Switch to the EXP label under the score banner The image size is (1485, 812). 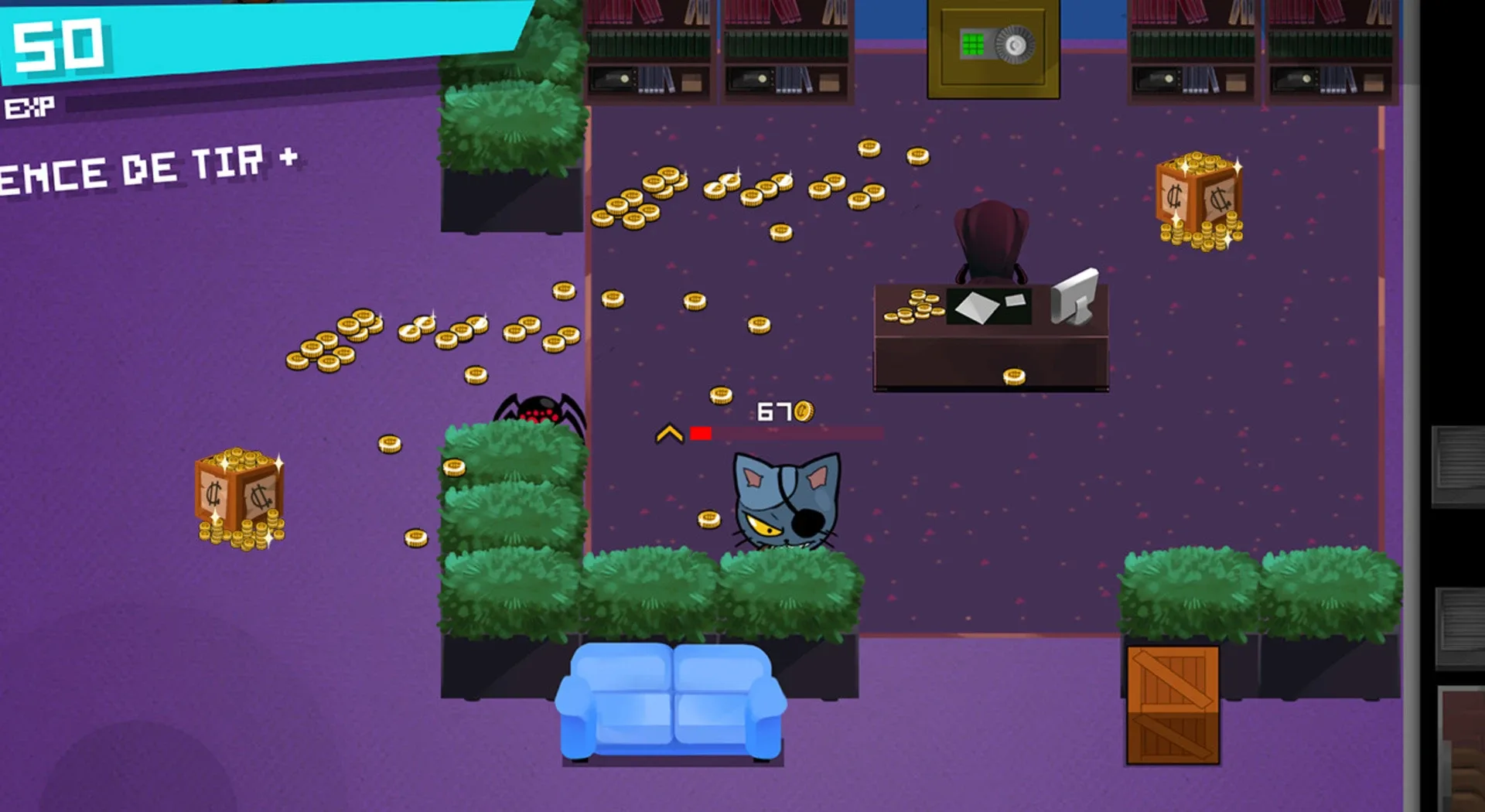coord(31,104)
